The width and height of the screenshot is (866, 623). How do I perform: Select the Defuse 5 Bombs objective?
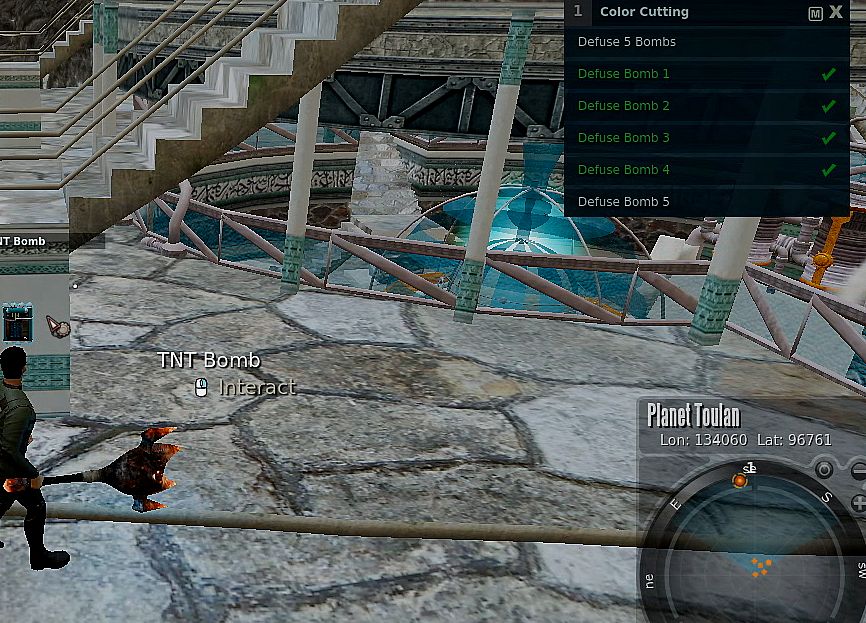coord(627,42)
